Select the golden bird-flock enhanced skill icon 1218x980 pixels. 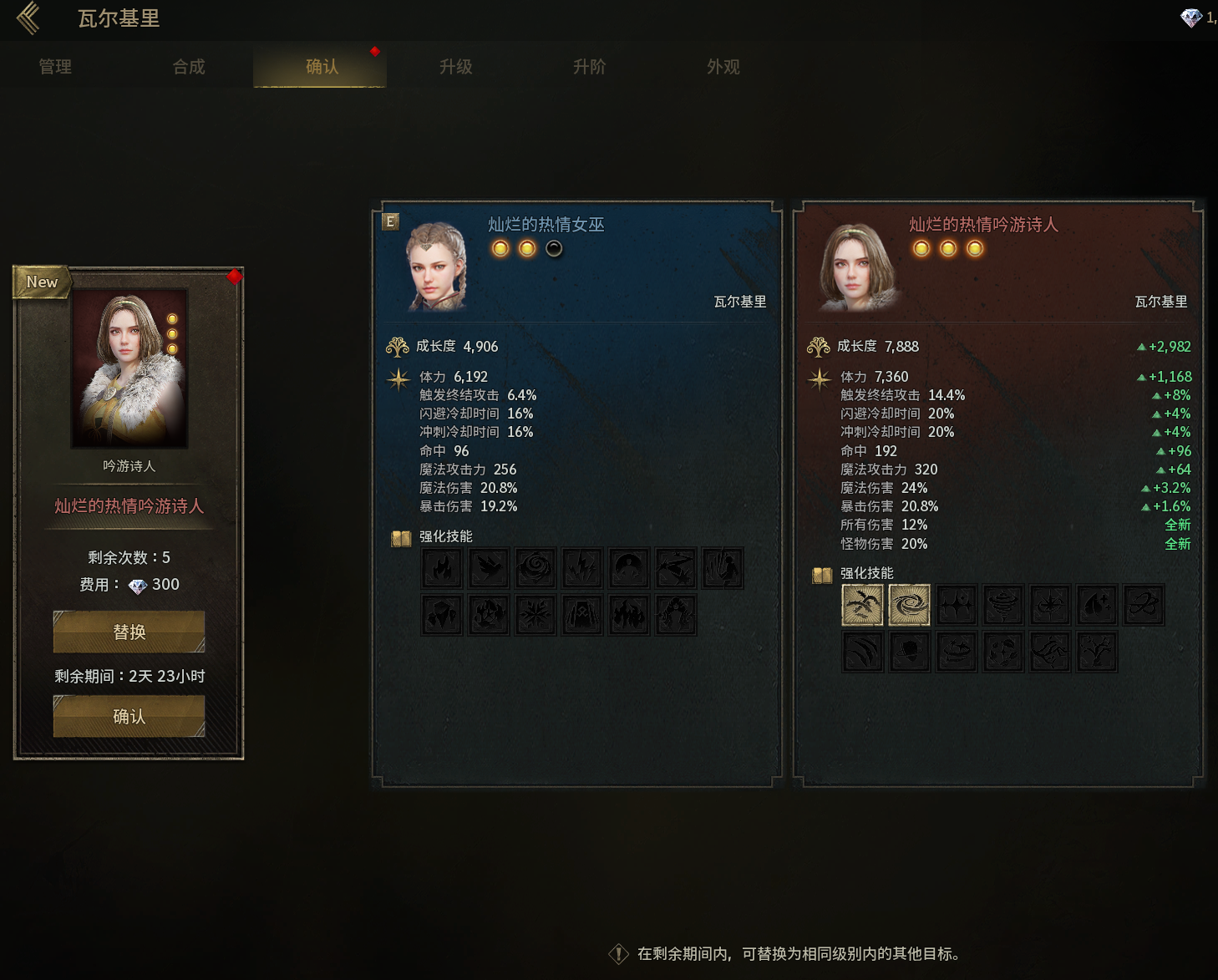[x=863, y=605]
